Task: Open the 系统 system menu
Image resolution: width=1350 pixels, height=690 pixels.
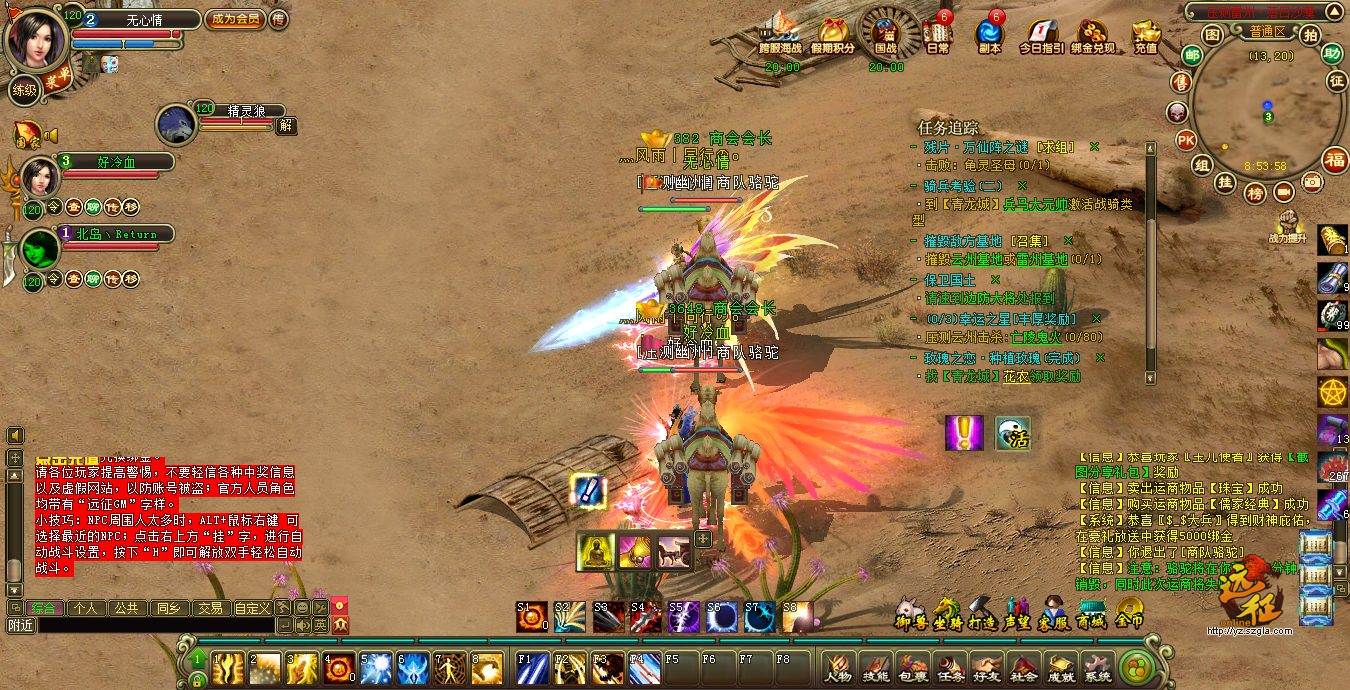Action: [1097, 667]
